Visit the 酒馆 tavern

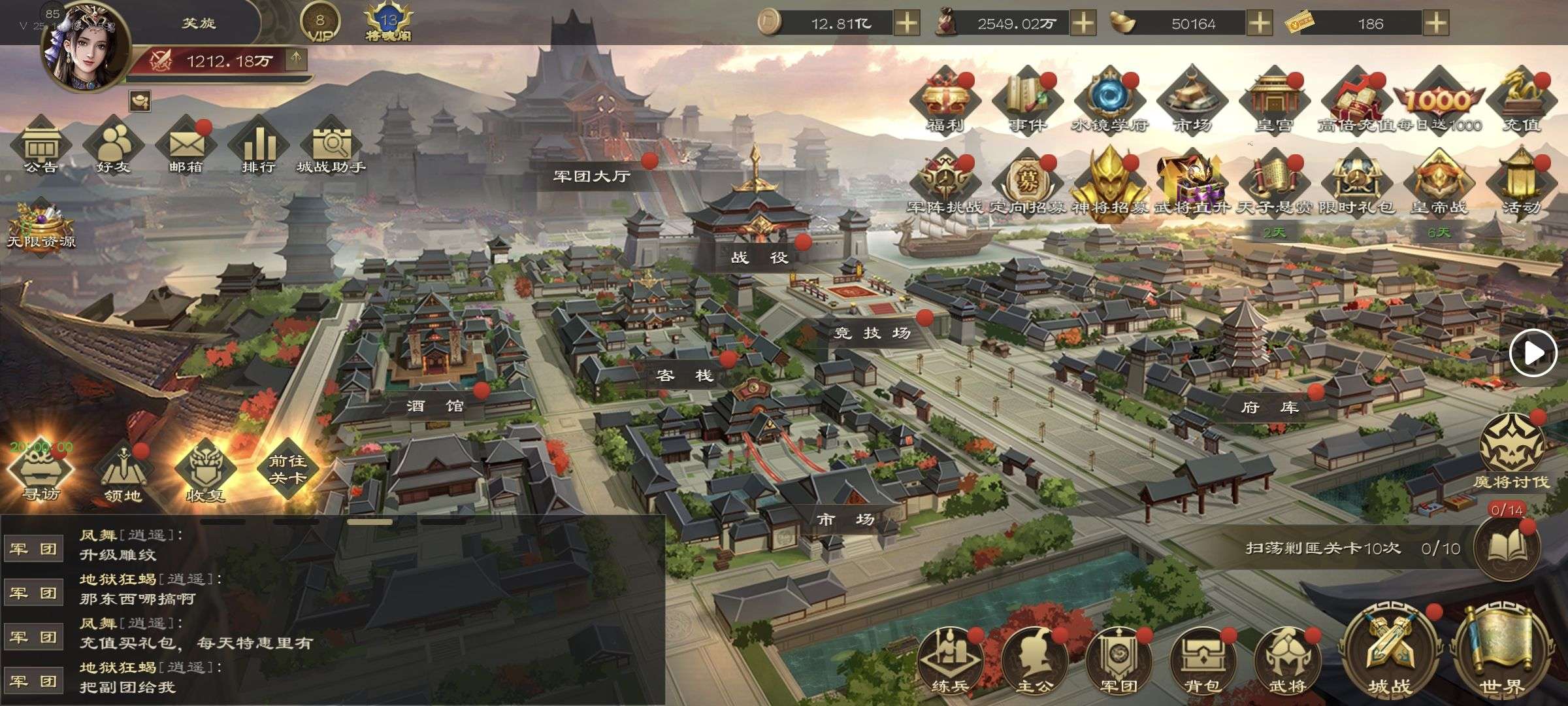[435, 406]
